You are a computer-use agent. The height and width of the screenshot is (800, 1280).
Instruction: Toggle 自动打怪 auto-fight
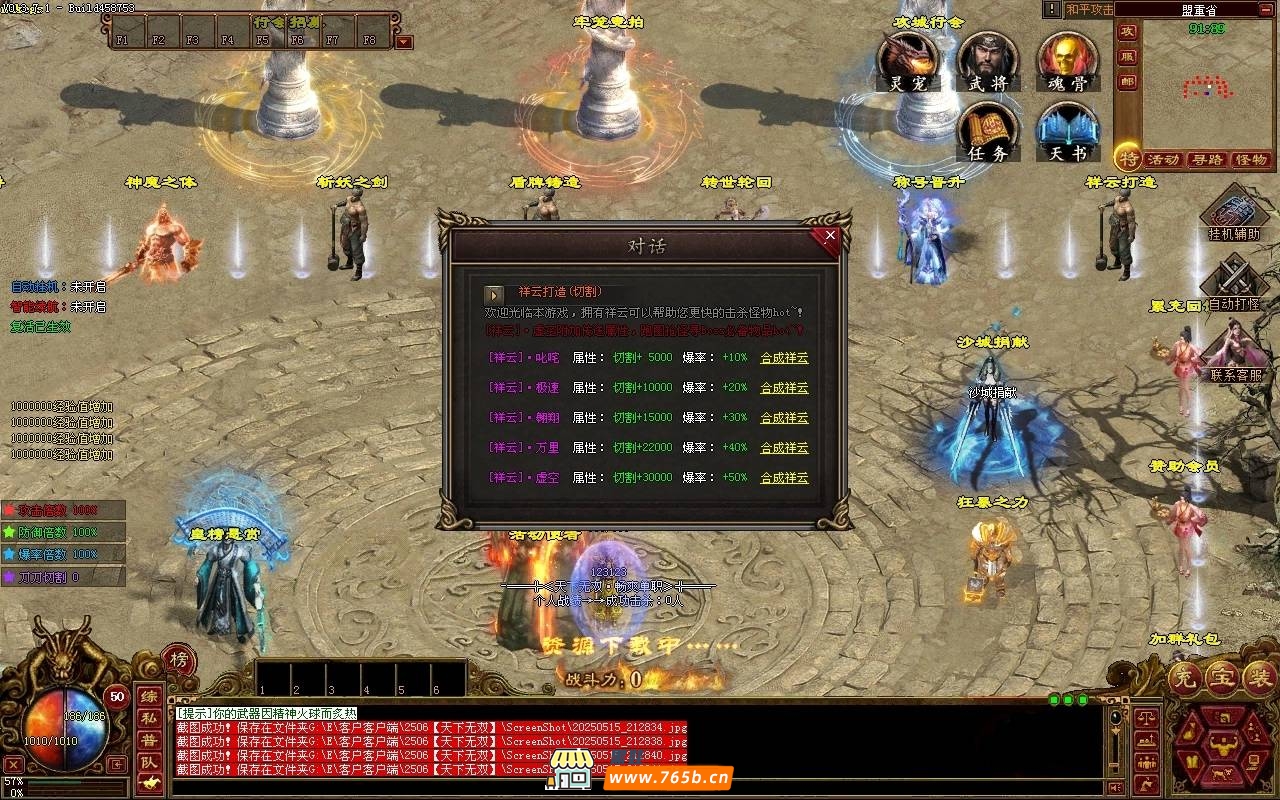point(1234,283)
